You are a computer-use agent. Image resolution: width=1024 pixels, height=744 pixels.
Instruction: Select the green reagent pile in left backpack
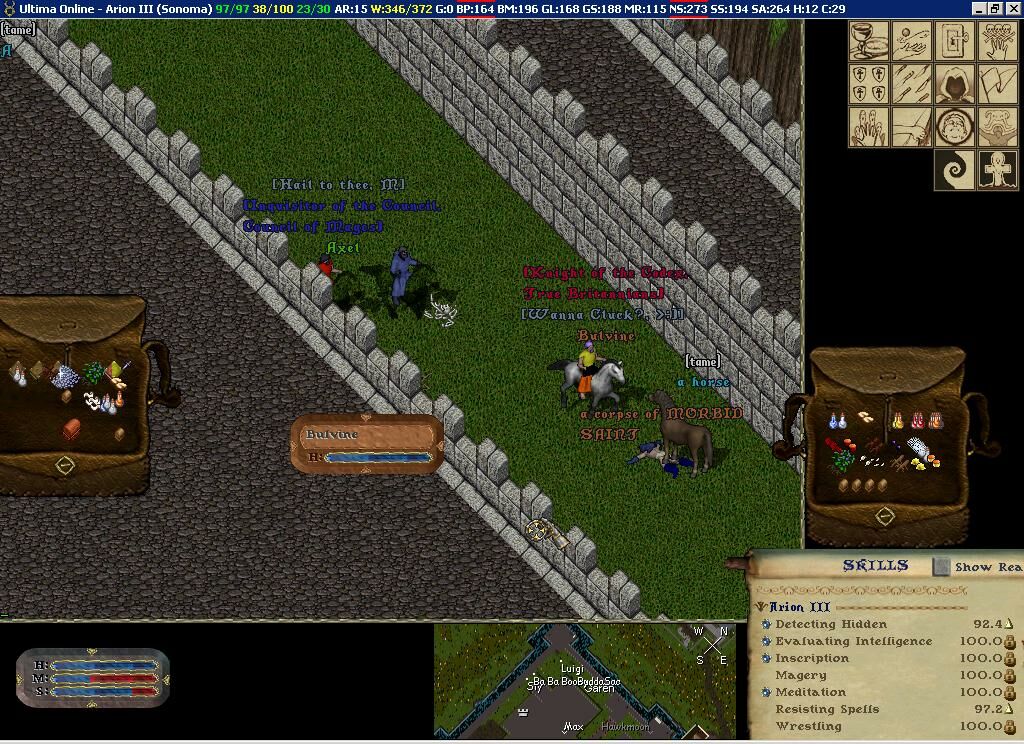pos(94,373)
